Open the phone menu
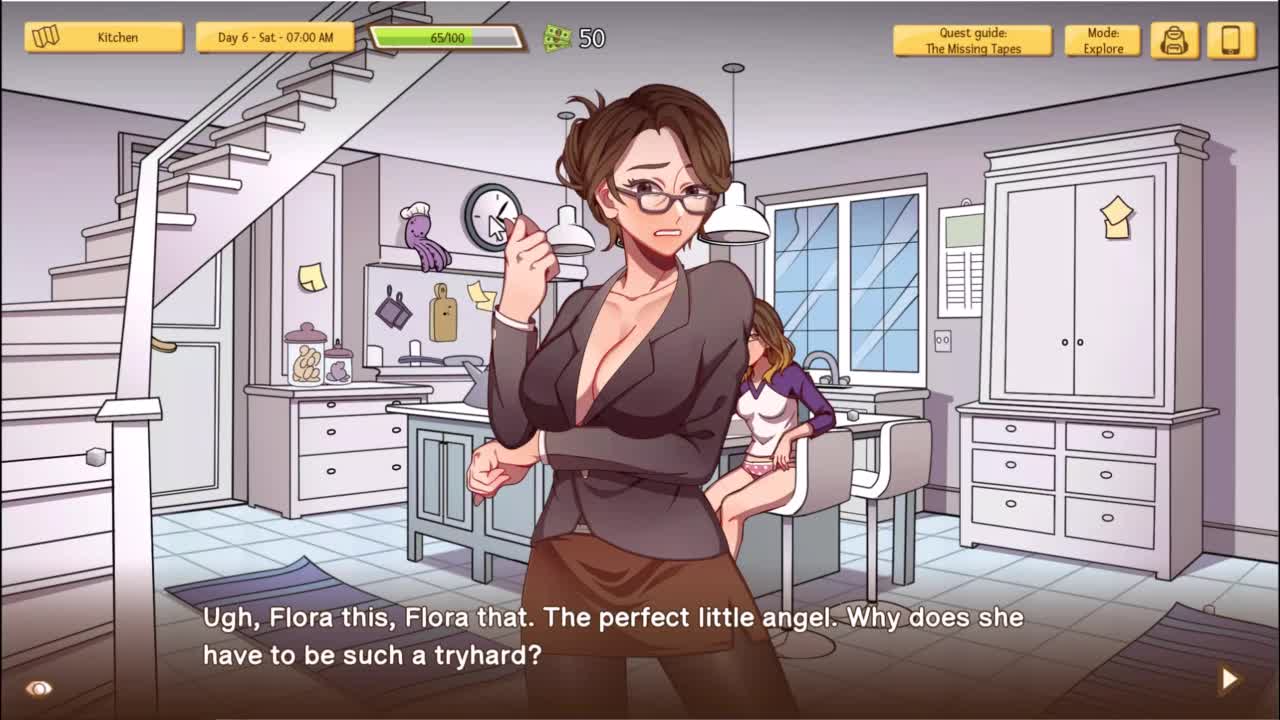Screen dimensions: 1280x720 point(1231,41)
